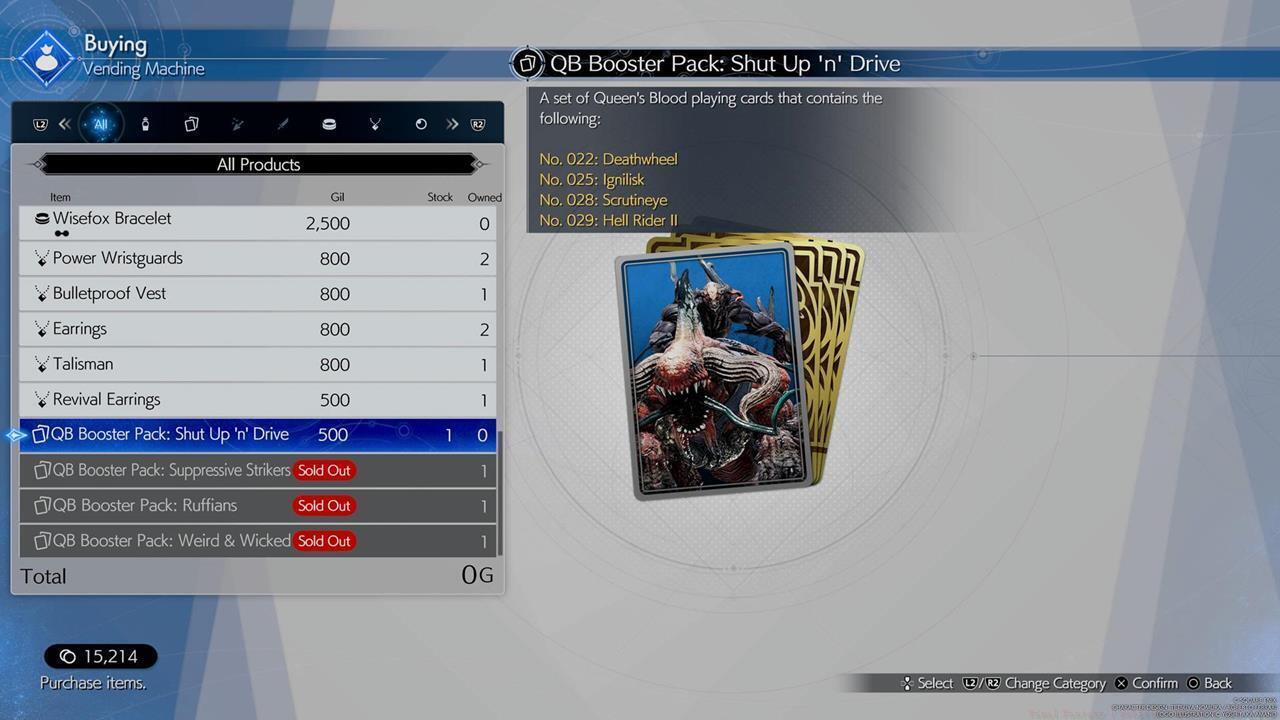The image size is (1280, 720).
Task: Go to next category with right arrows
Action: [453, 124]
